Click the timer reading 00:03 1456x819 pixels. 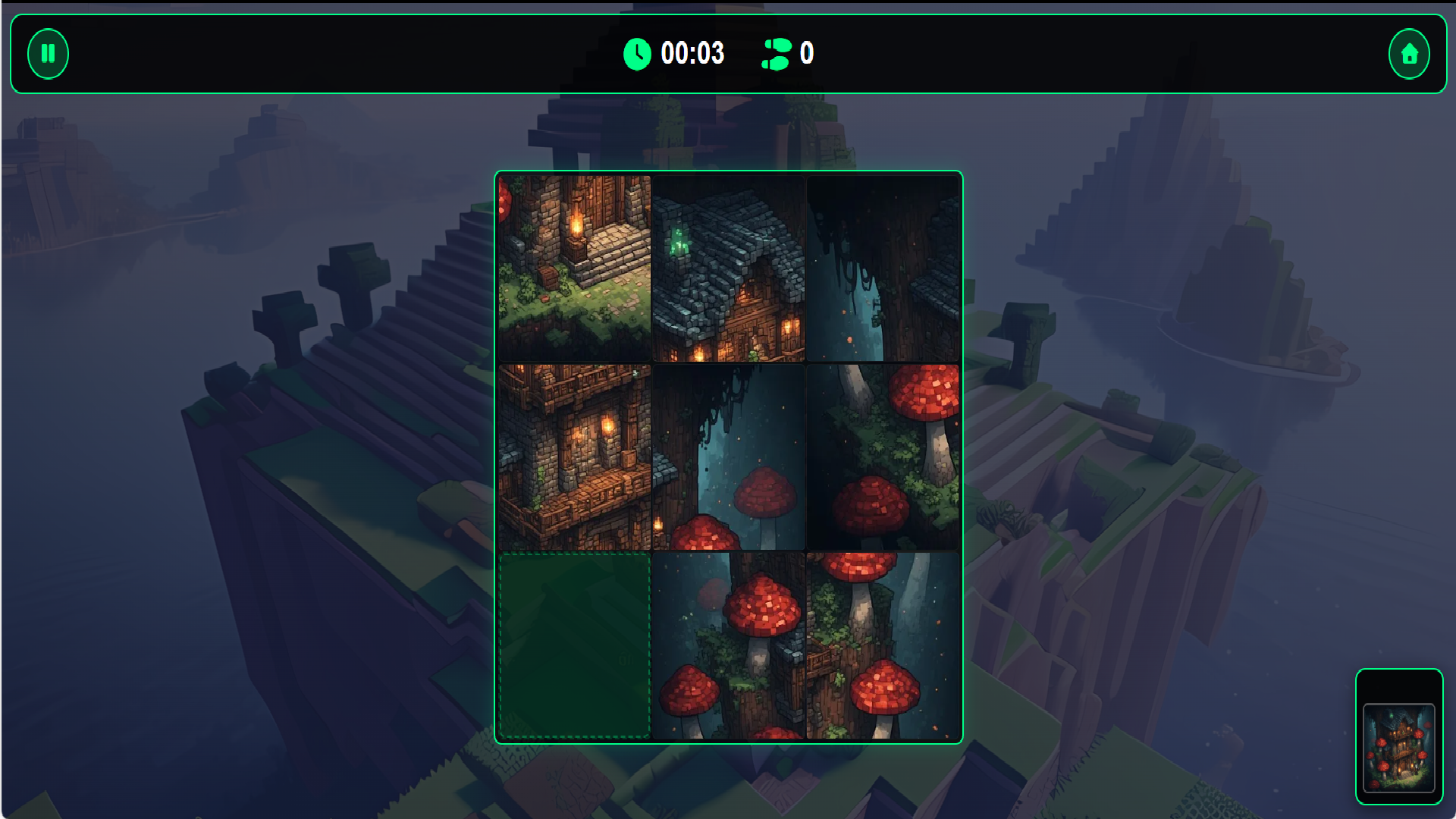click(x=692, y=54)
